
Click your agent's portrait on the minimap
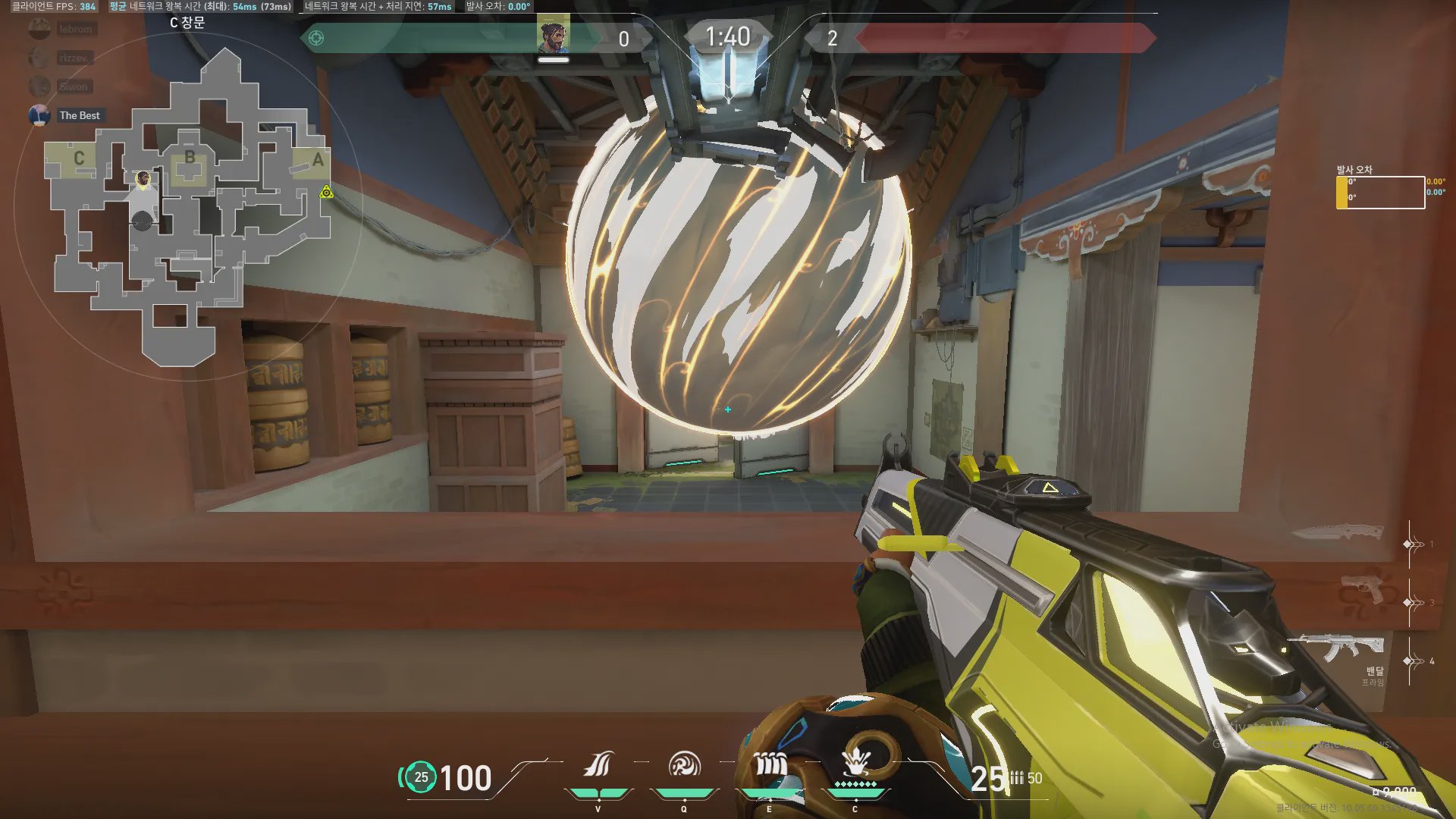pyautogui.click(x=143, y=179)
